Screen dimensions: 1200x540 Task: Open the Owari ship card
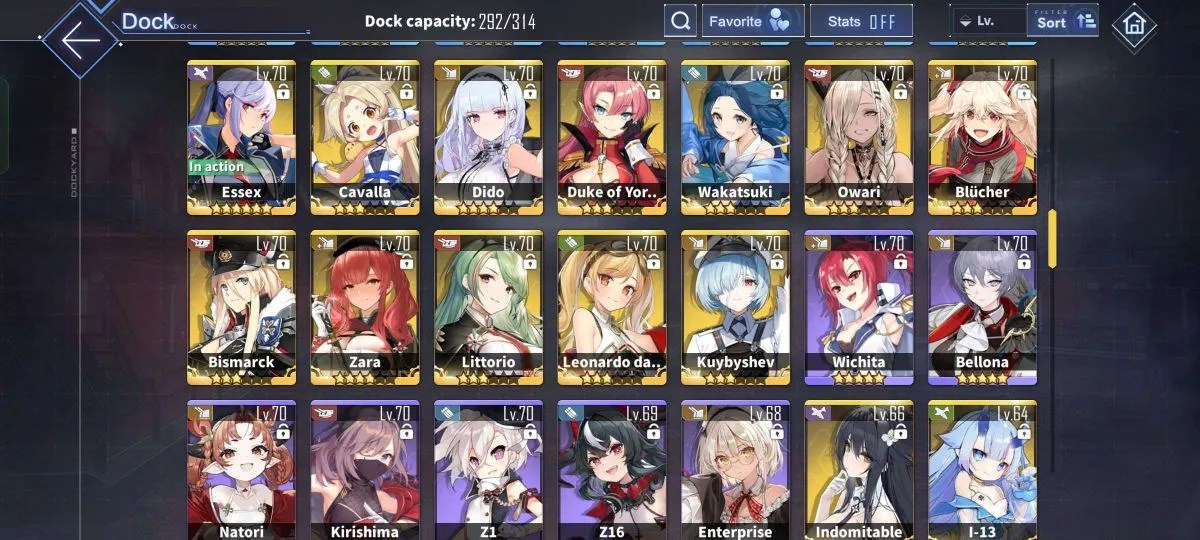859,135
